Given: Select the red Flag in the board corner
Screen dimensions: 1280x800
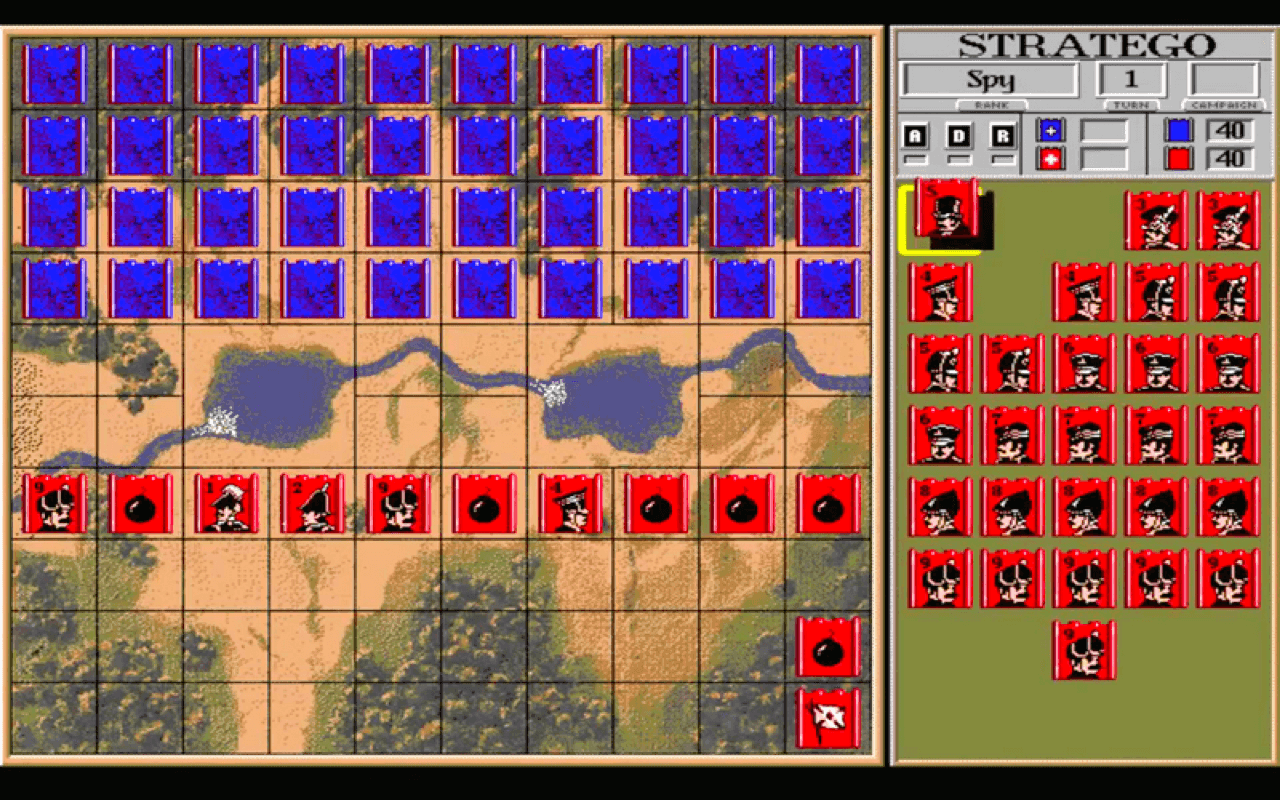Looking at the screenshot, I should coord(829,716).
